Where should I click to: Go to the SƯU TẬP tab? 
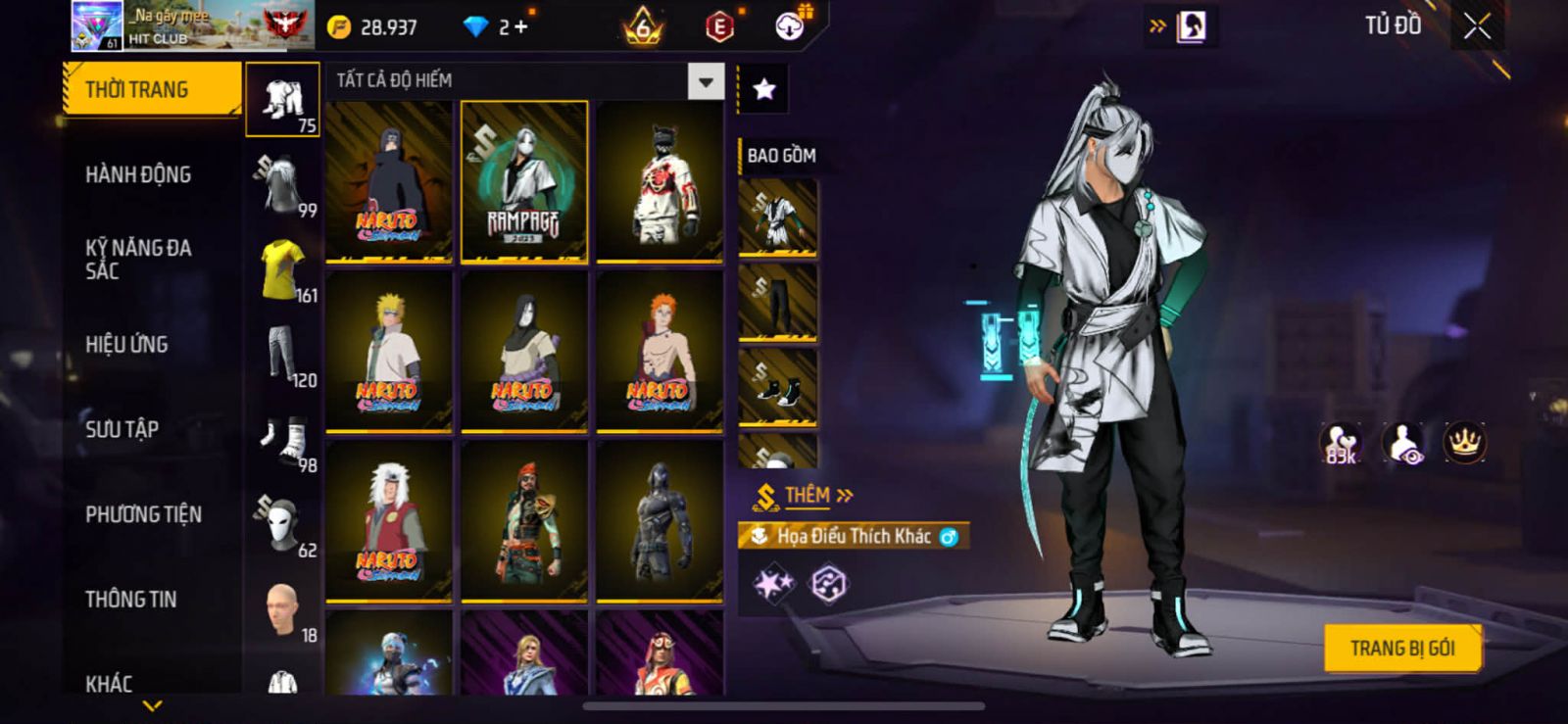(x=122, y=429)
